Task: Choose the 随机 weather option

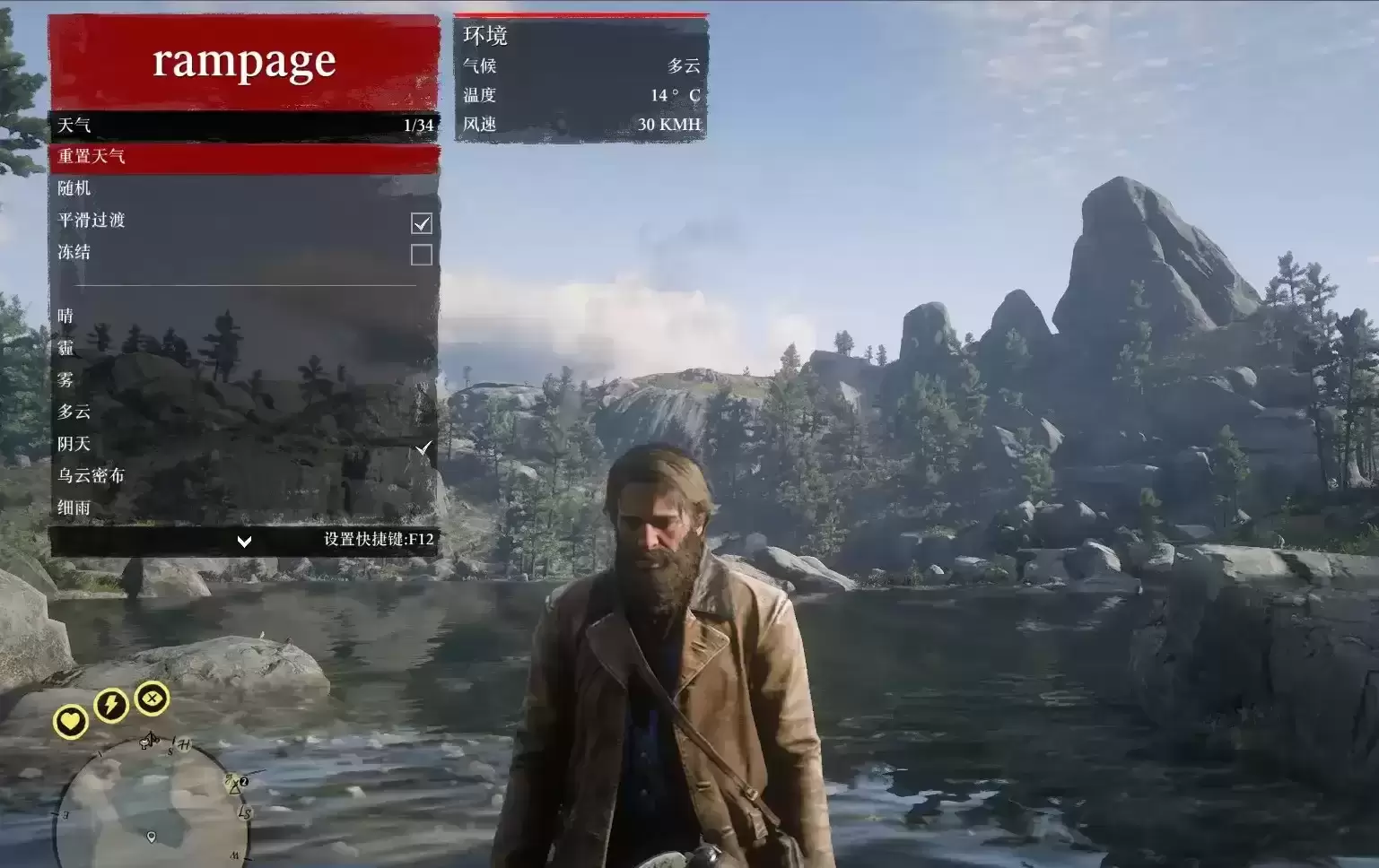Action: click(243, 188)
